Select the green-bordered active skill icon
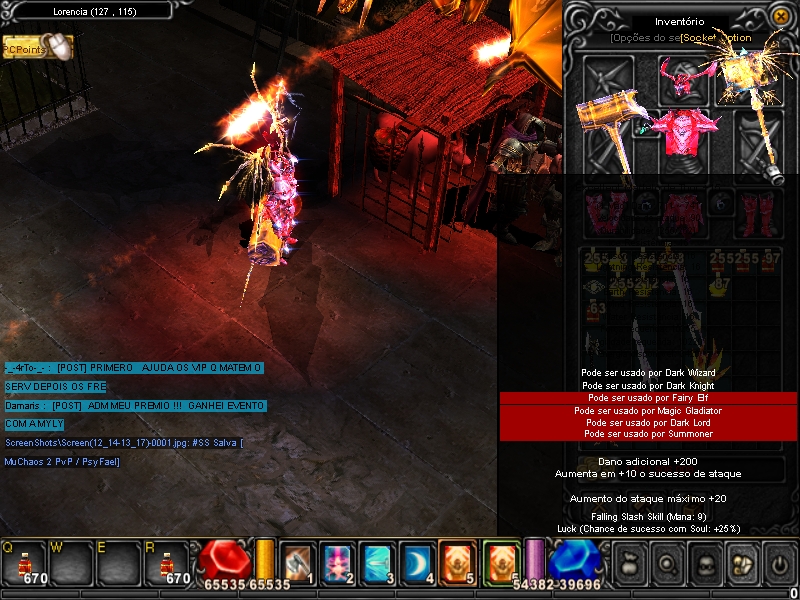Screen dimensions: 800x600 coord(501,563)
